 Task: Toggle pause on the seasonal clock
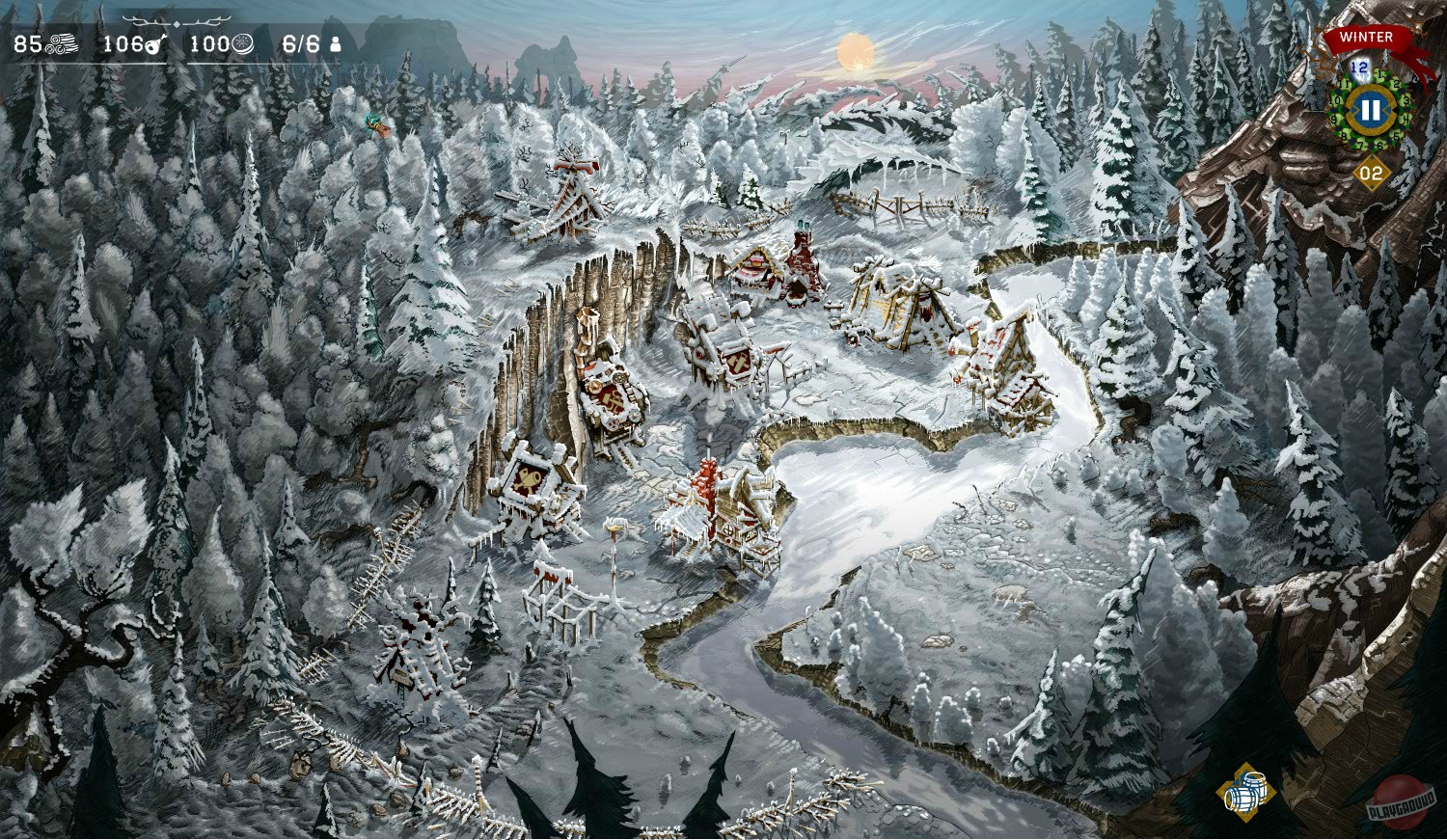coord(1372,108)
